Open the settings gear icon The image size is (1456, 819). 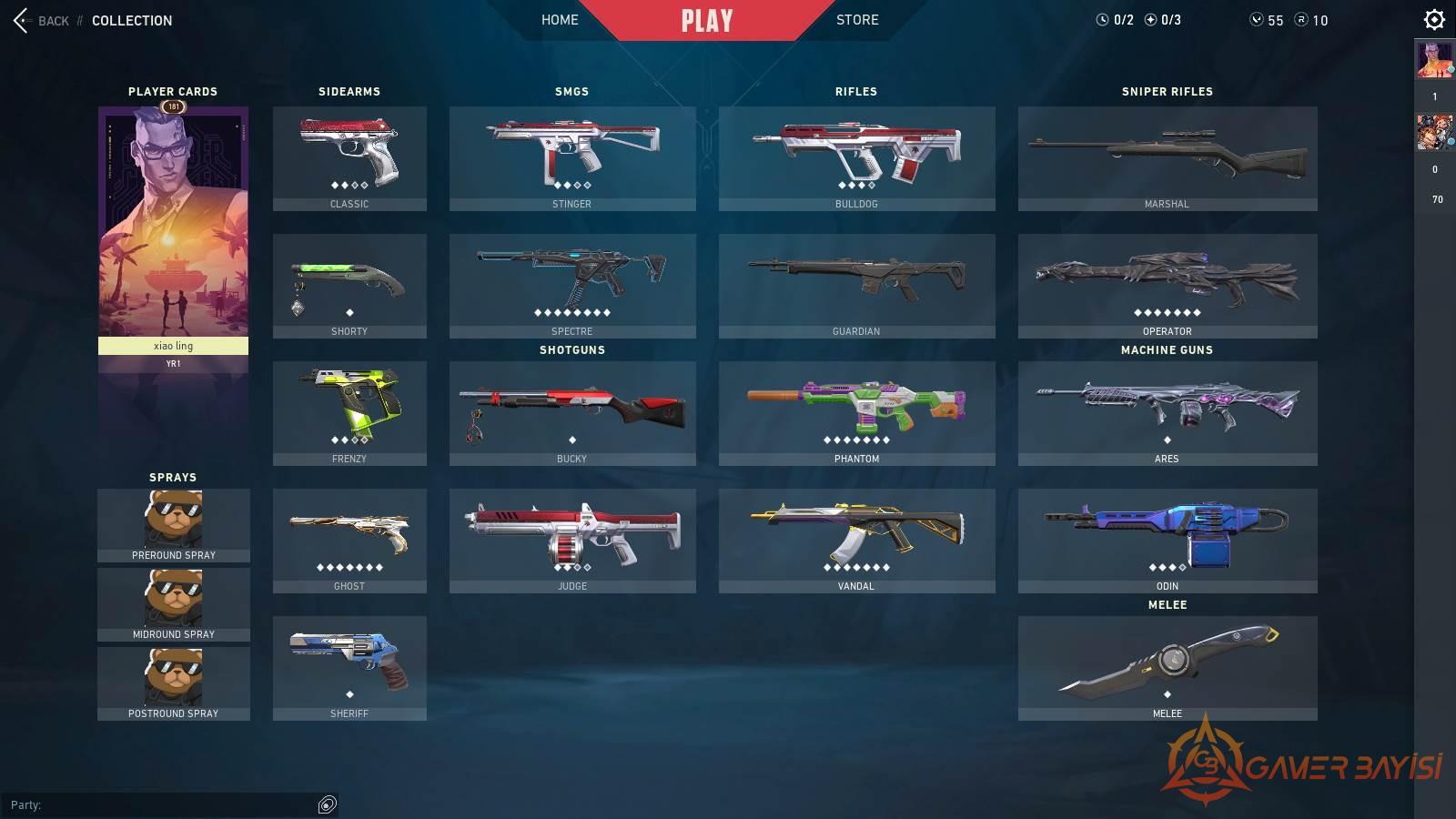(1434, 19)
